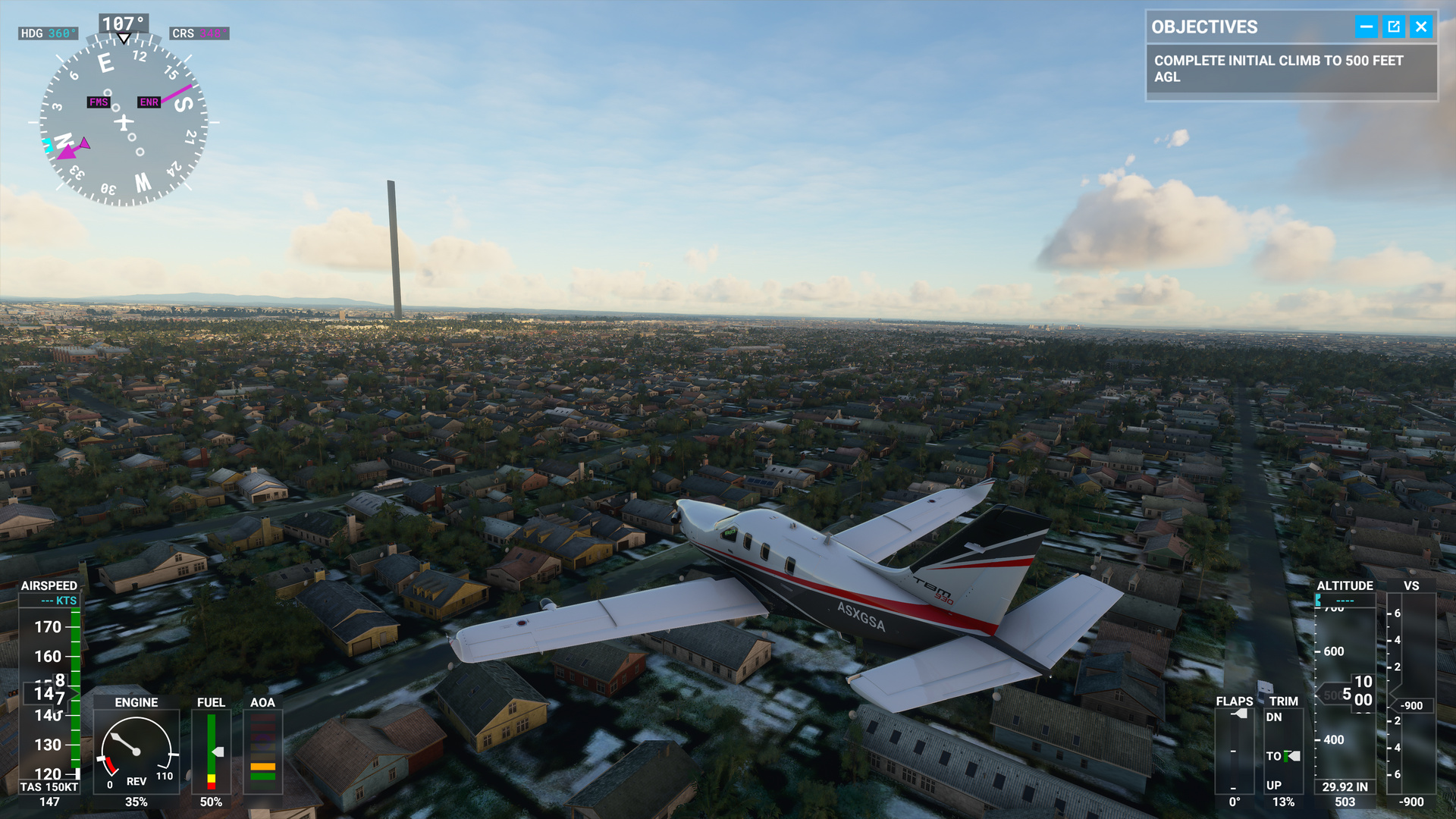Pop out the Objectives window
The width and height of the screenshot is (1456, 819).
pyautogui.click(x=1394, y=27)
